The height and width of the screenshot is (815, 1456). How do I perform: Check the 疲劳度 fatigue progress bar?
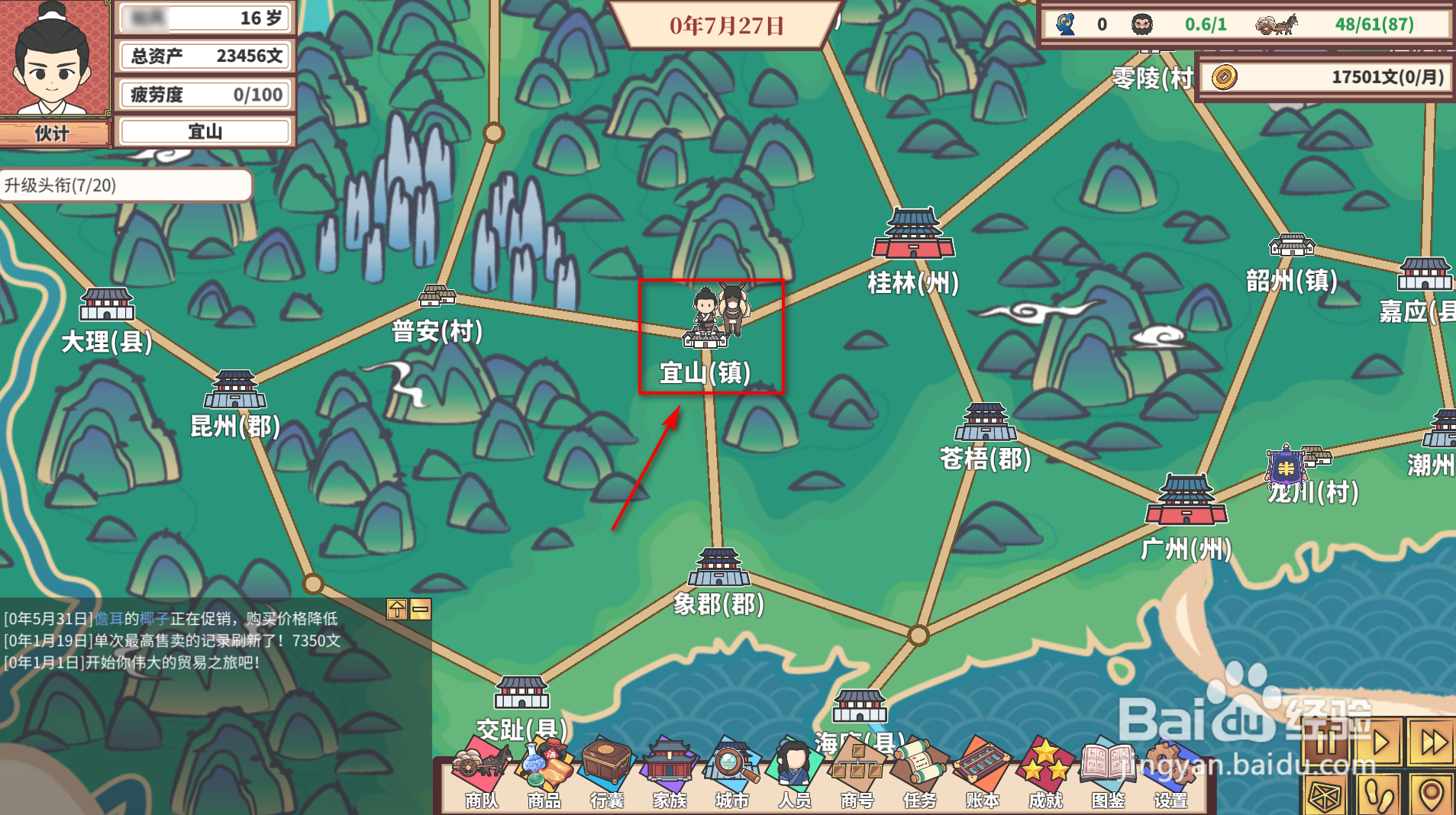(204, 94)
